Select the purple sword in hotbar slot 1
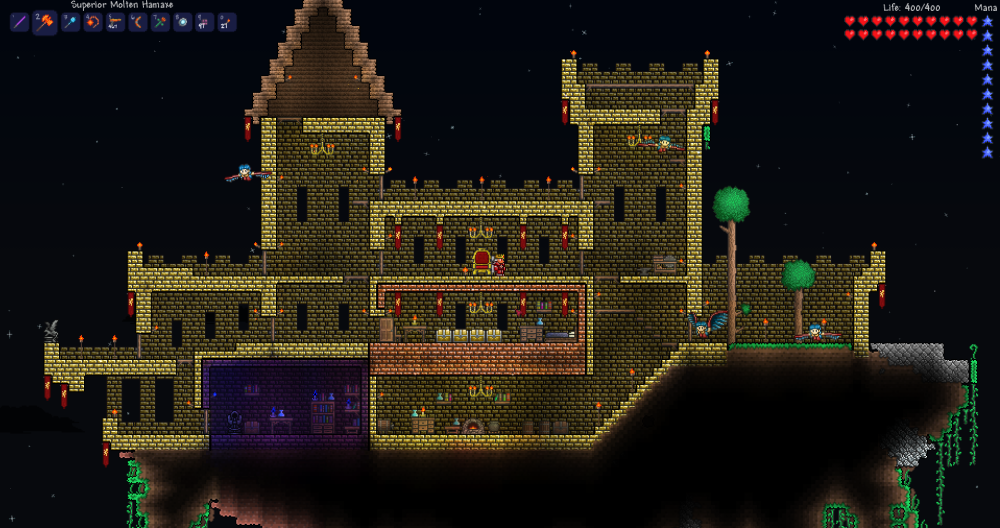 tap(19, 22)
